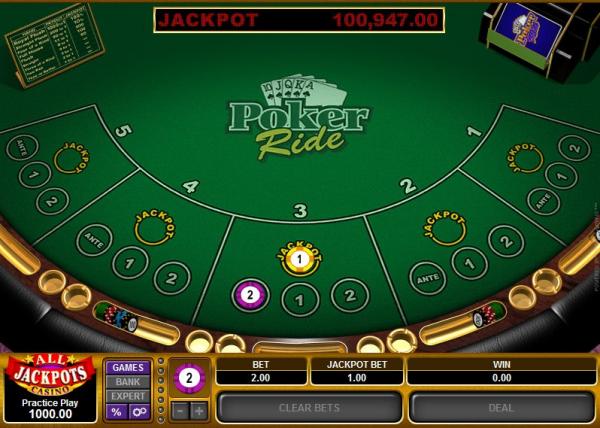The height and width of the screenshot is (428, 600).
Task: Select the purple 2 chip in the selector
Action: [188, 378]
